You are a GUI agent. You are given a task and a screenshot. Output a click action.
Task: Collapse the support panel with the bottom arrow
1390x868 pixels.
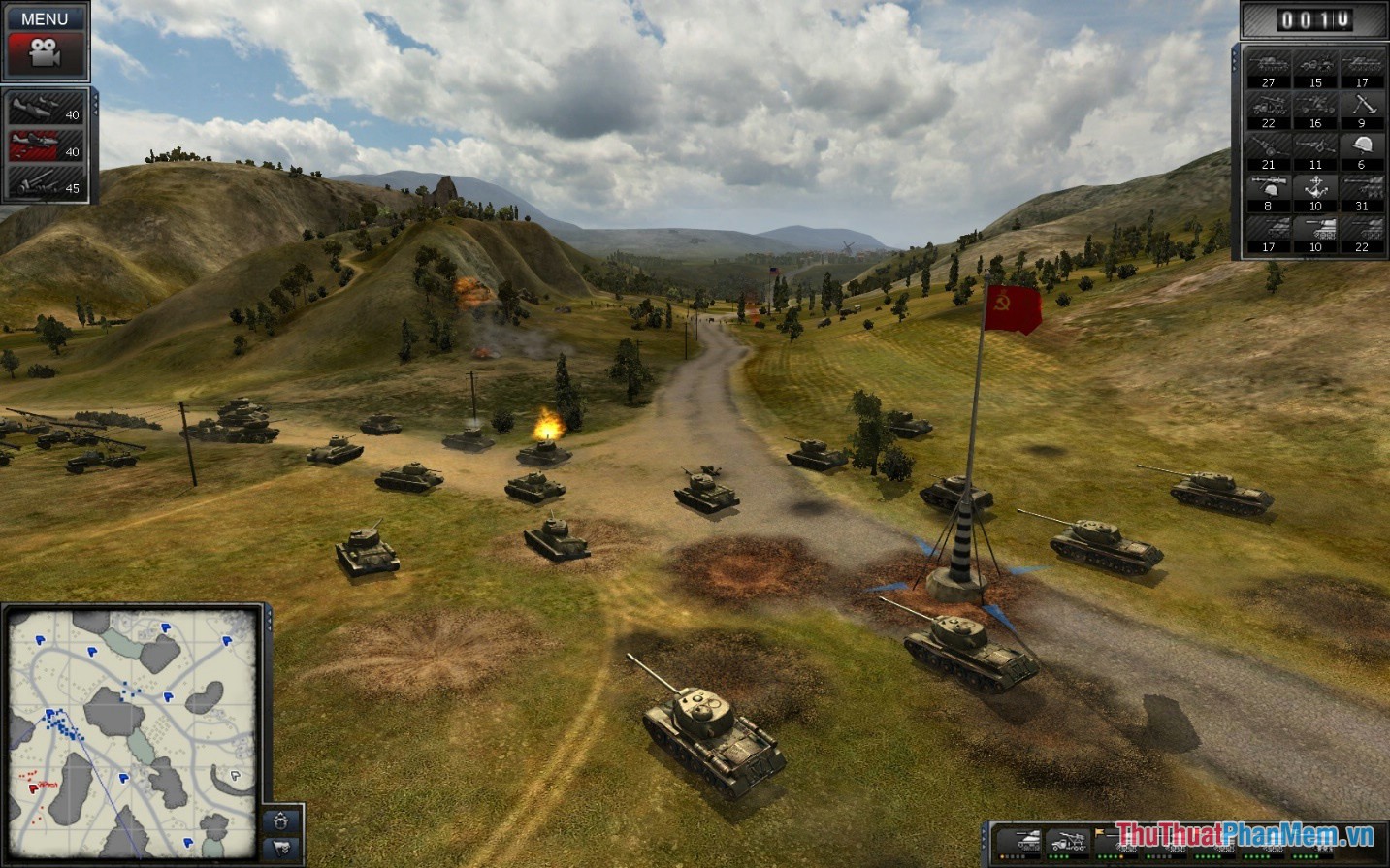pyautogui.click(x=96, y=111)
